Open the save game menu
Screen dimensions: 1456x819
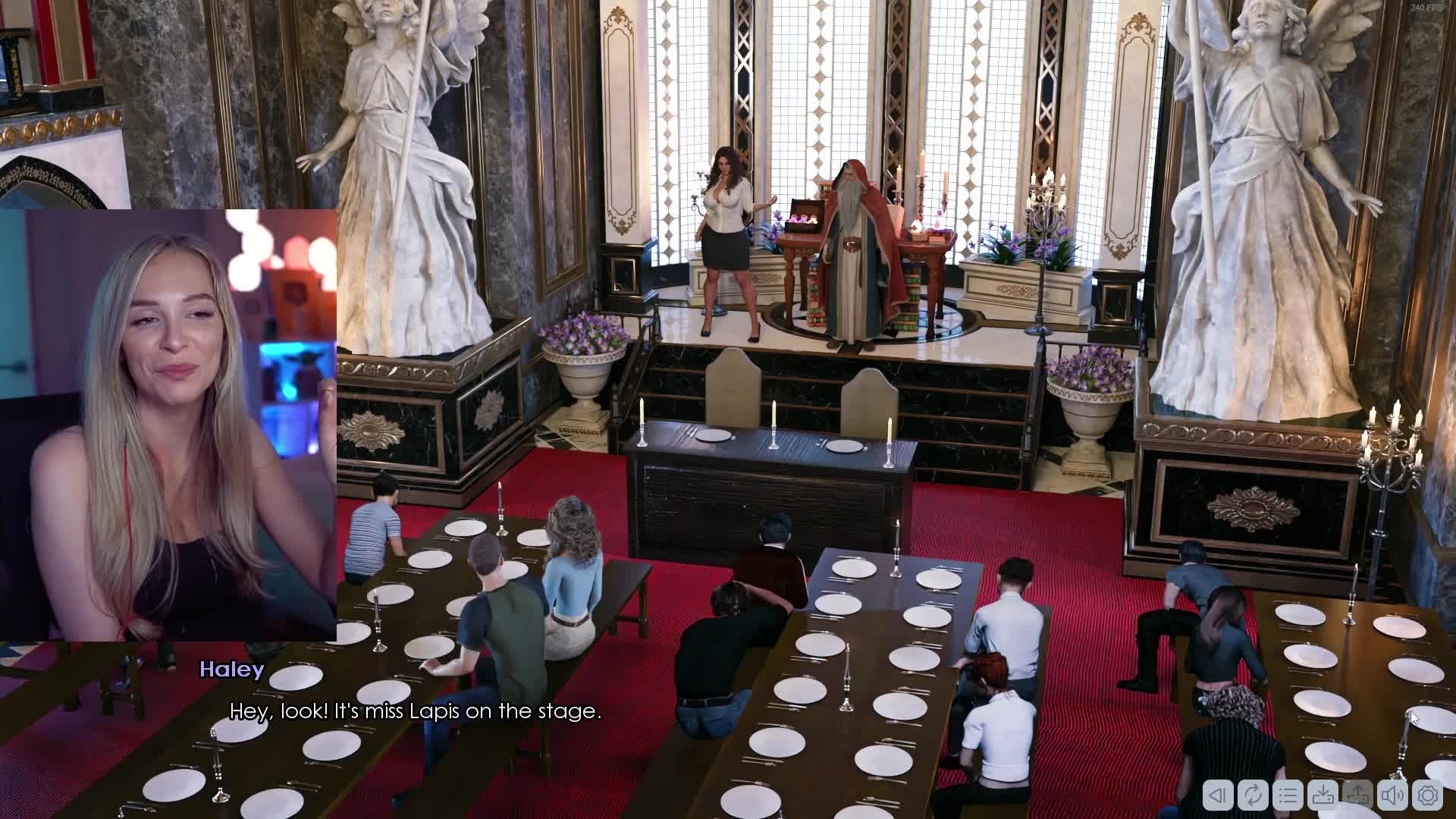[x=1323, y=795]
